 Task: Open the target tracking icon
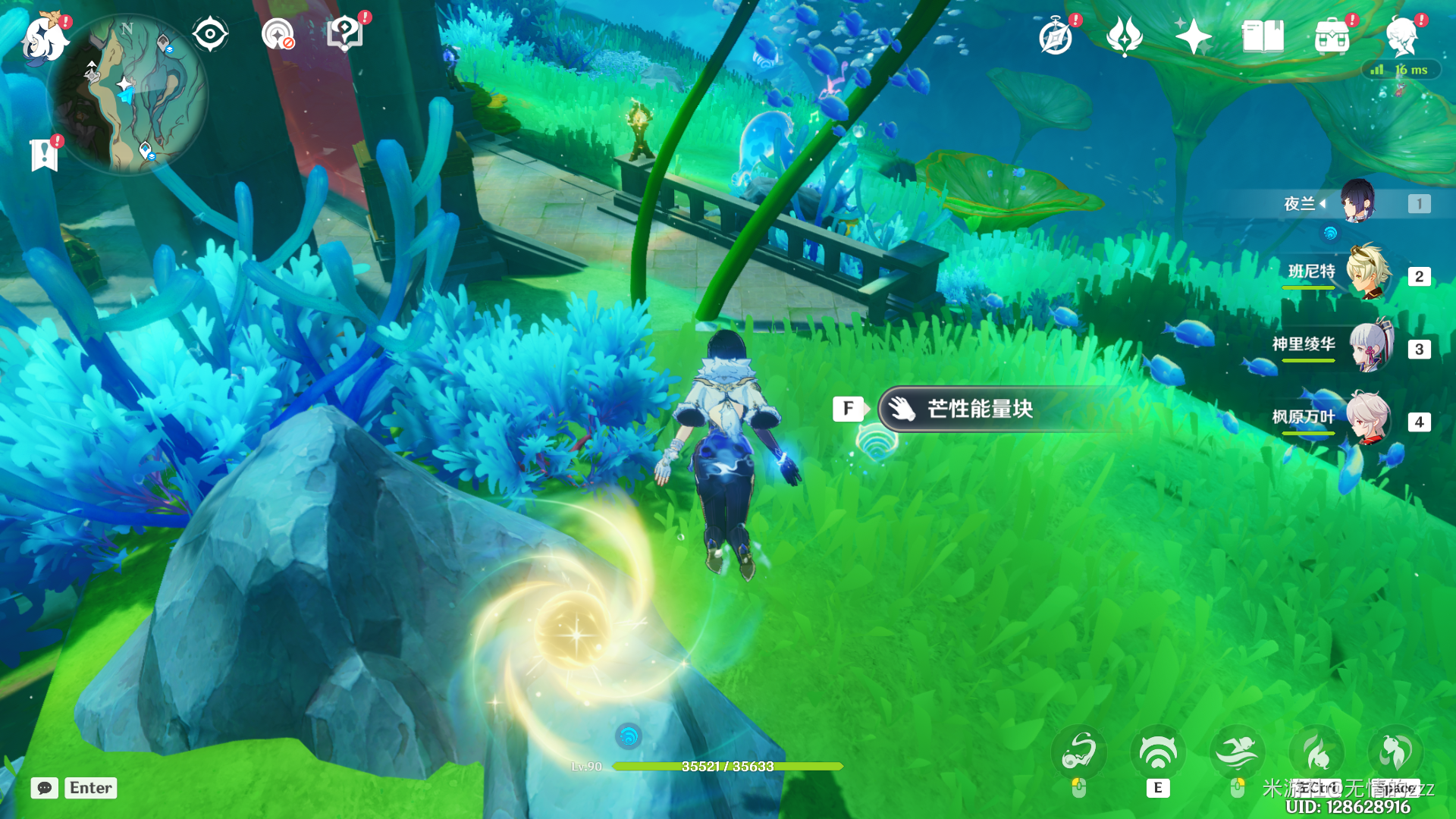(278, 34)
